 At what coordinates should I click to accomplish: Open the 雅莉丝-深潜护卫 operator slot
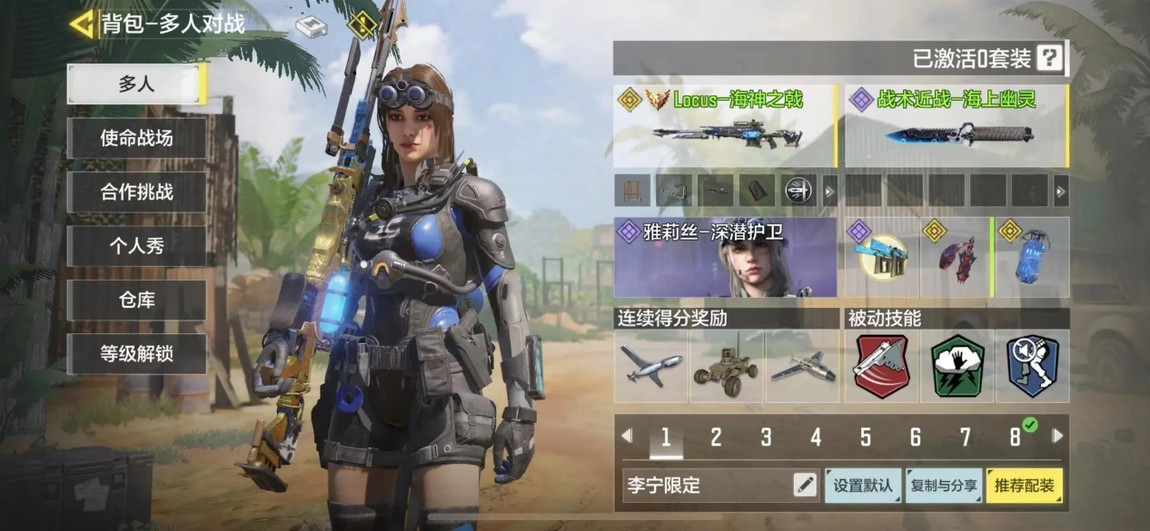tap(725, 258)
